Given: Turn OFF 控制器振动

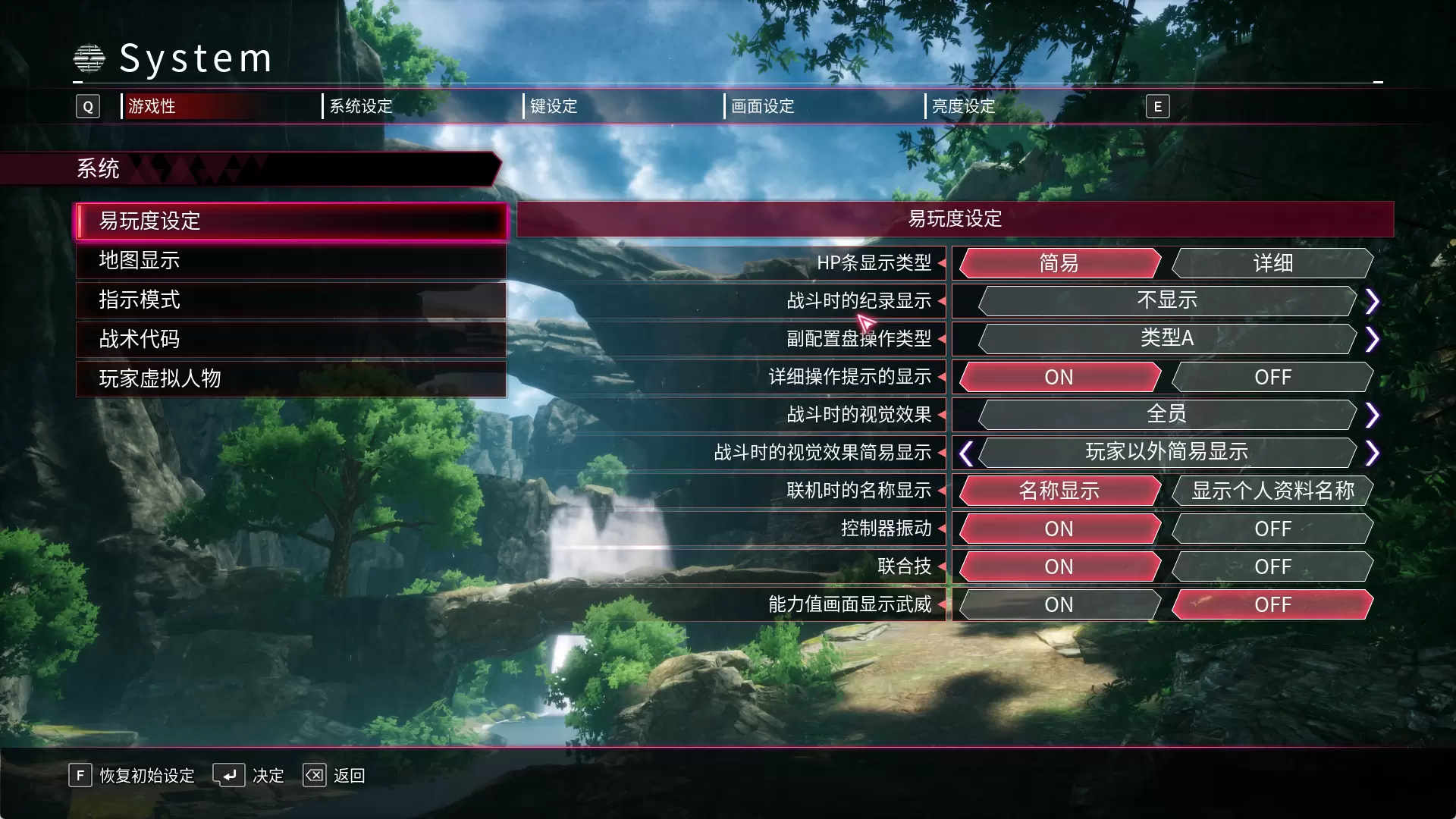Looking at the screenshot, I should pos(1272,529).
